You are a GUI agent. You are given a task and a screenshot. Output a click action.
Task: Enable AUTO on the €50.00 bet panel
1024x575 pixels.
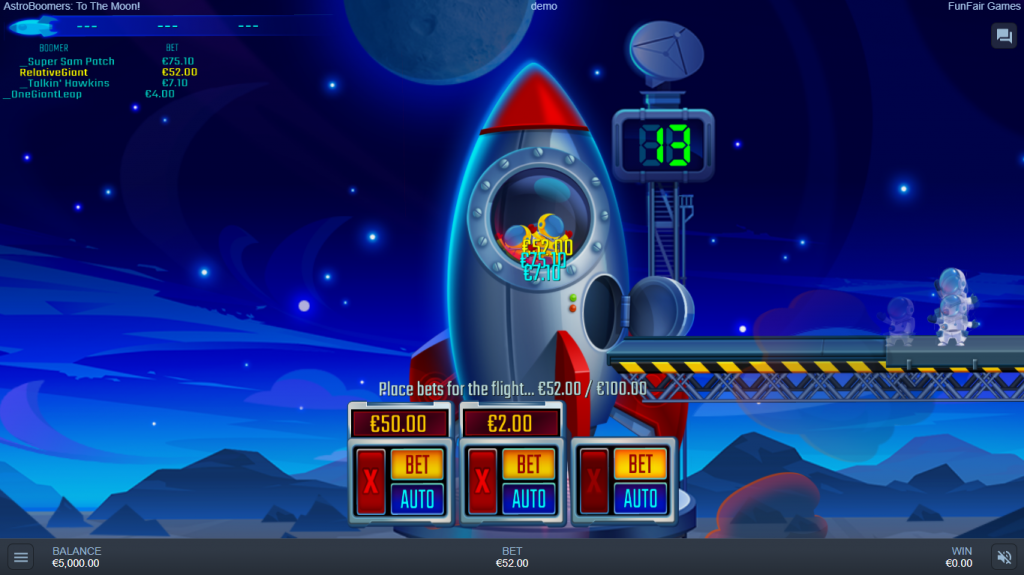tap(417, 497)
